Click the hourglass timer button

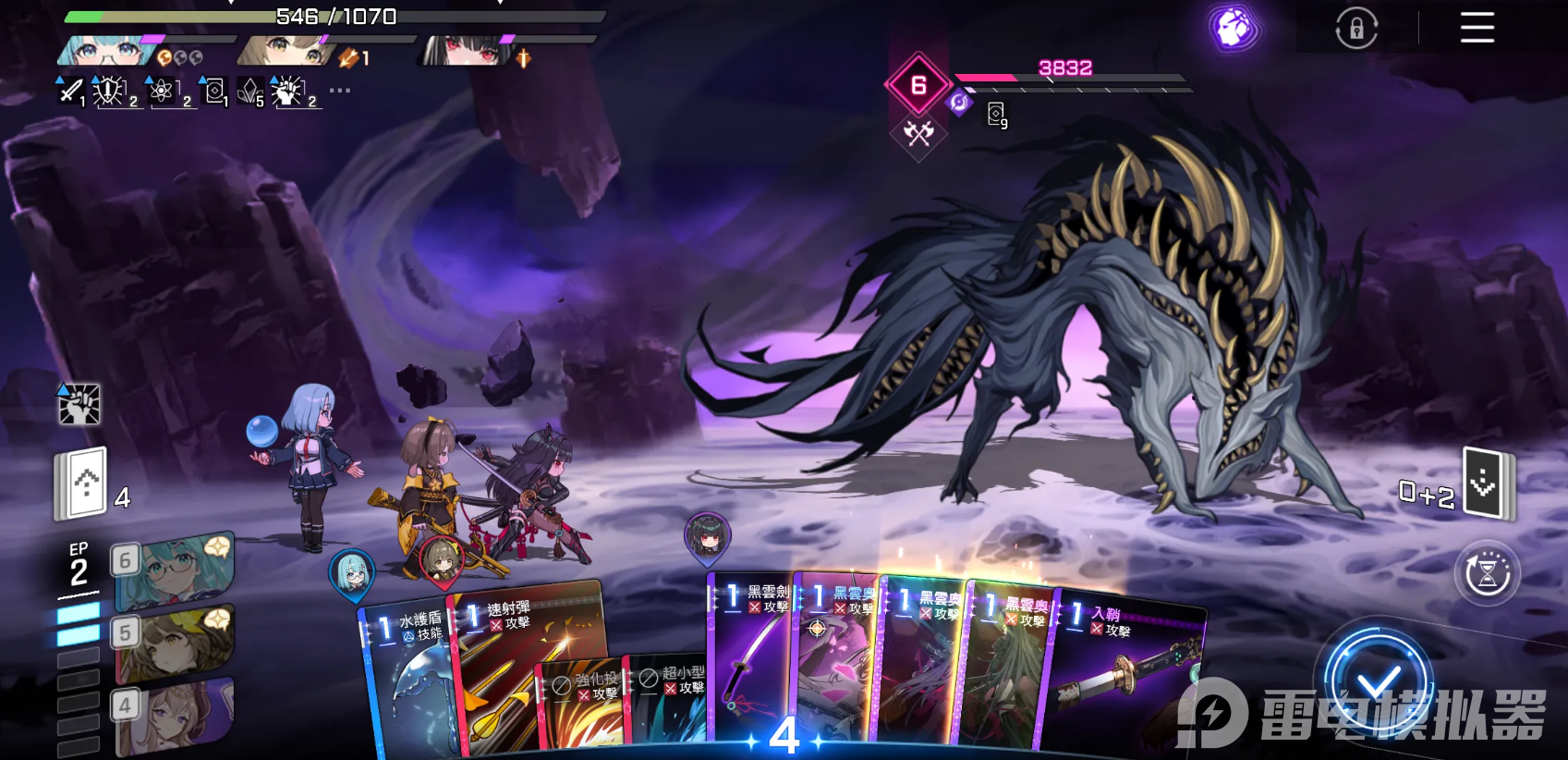click(1487, 574)
